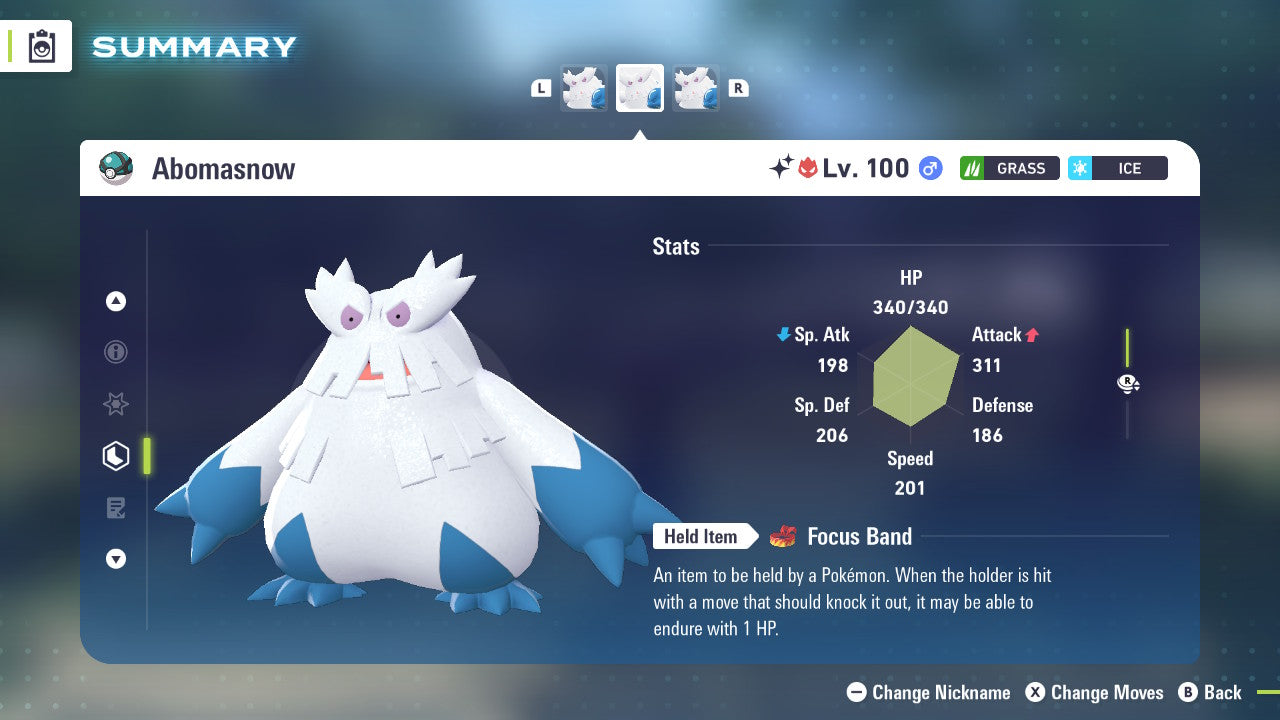Select the hexagon stats icon in the sidebar

pos(115,456)
